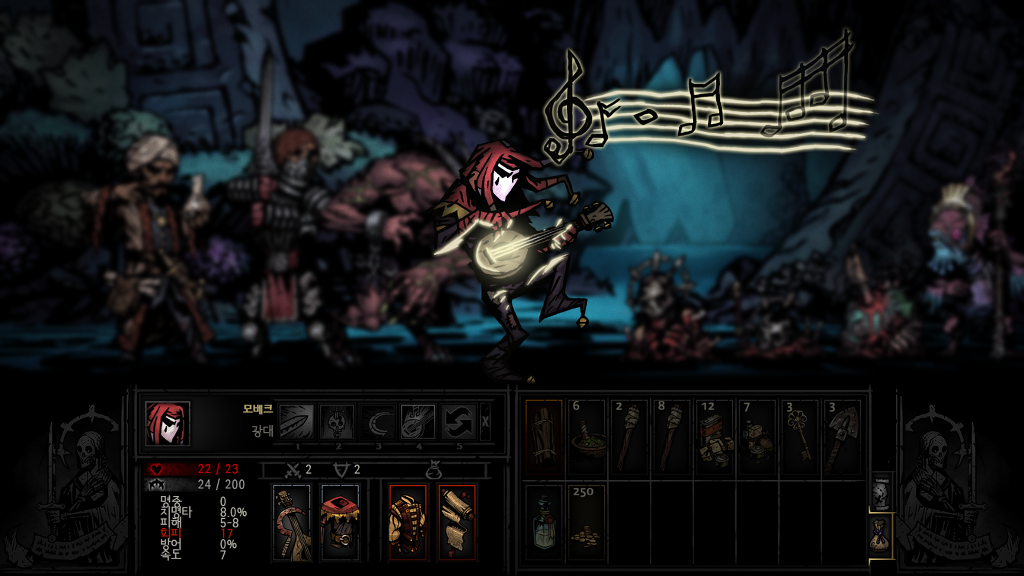Select the lute ballad skill

pos(418,422)
